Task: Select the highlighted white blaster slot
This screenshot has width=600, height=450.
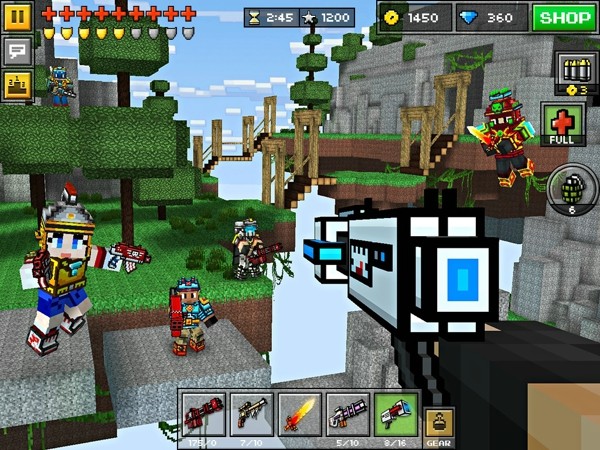Action: pos(395,415)
